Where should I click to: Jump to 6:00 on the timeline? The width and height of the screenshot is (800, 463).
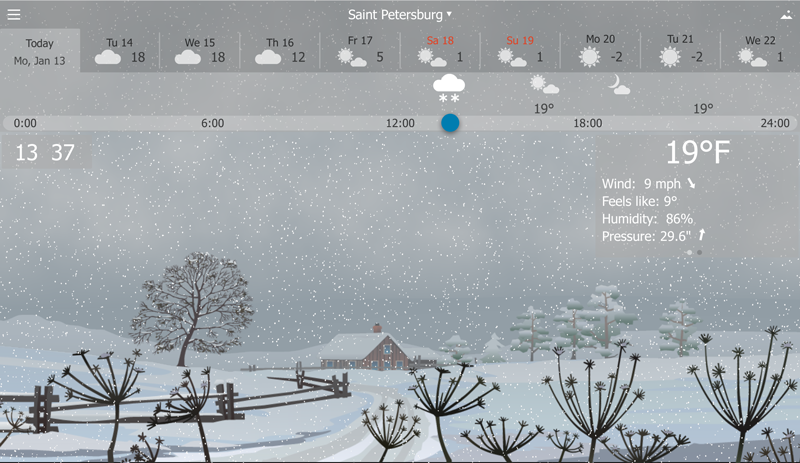point(213,123)
